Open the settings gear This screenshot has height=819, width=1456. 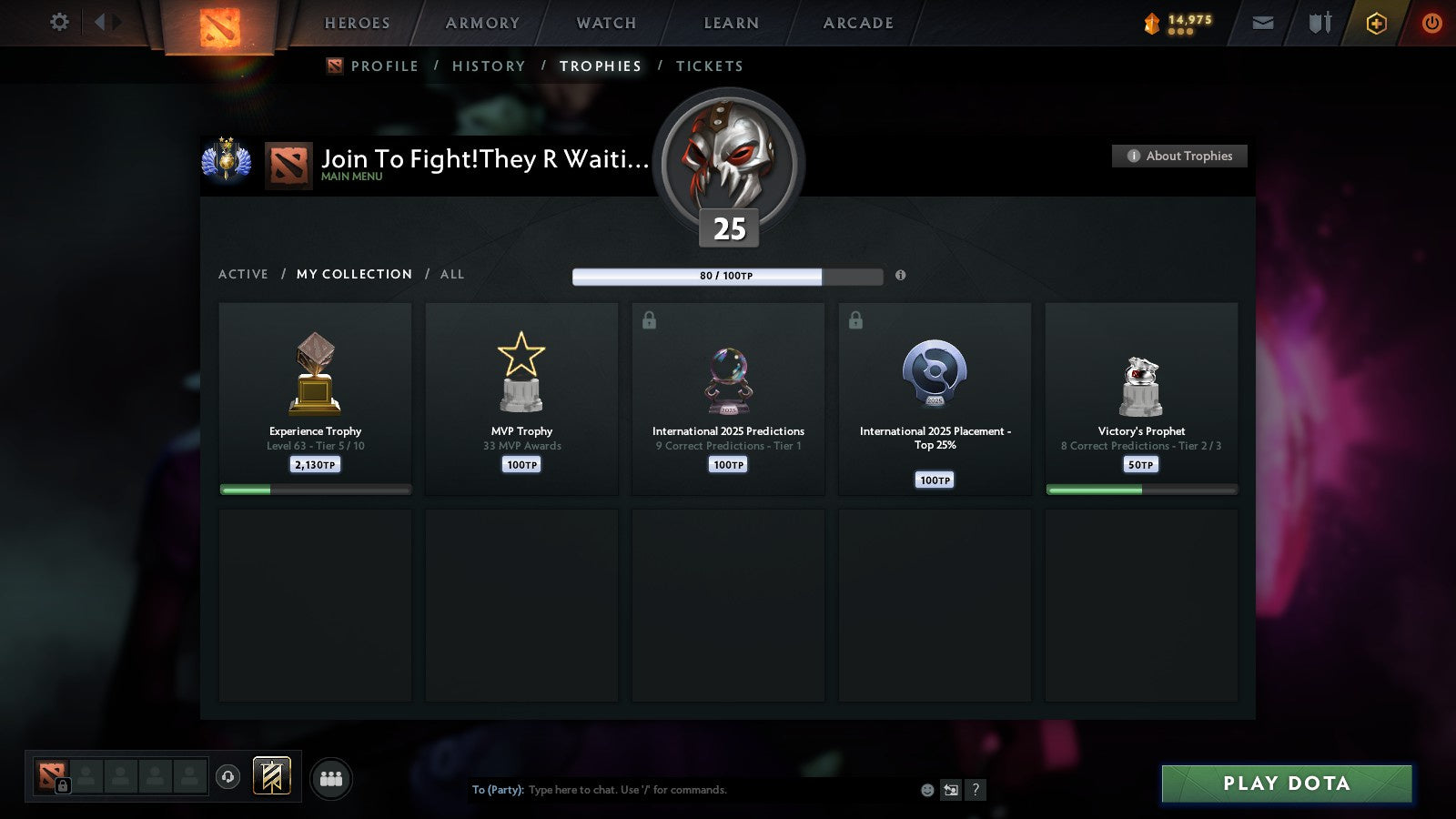click(58, 23)
